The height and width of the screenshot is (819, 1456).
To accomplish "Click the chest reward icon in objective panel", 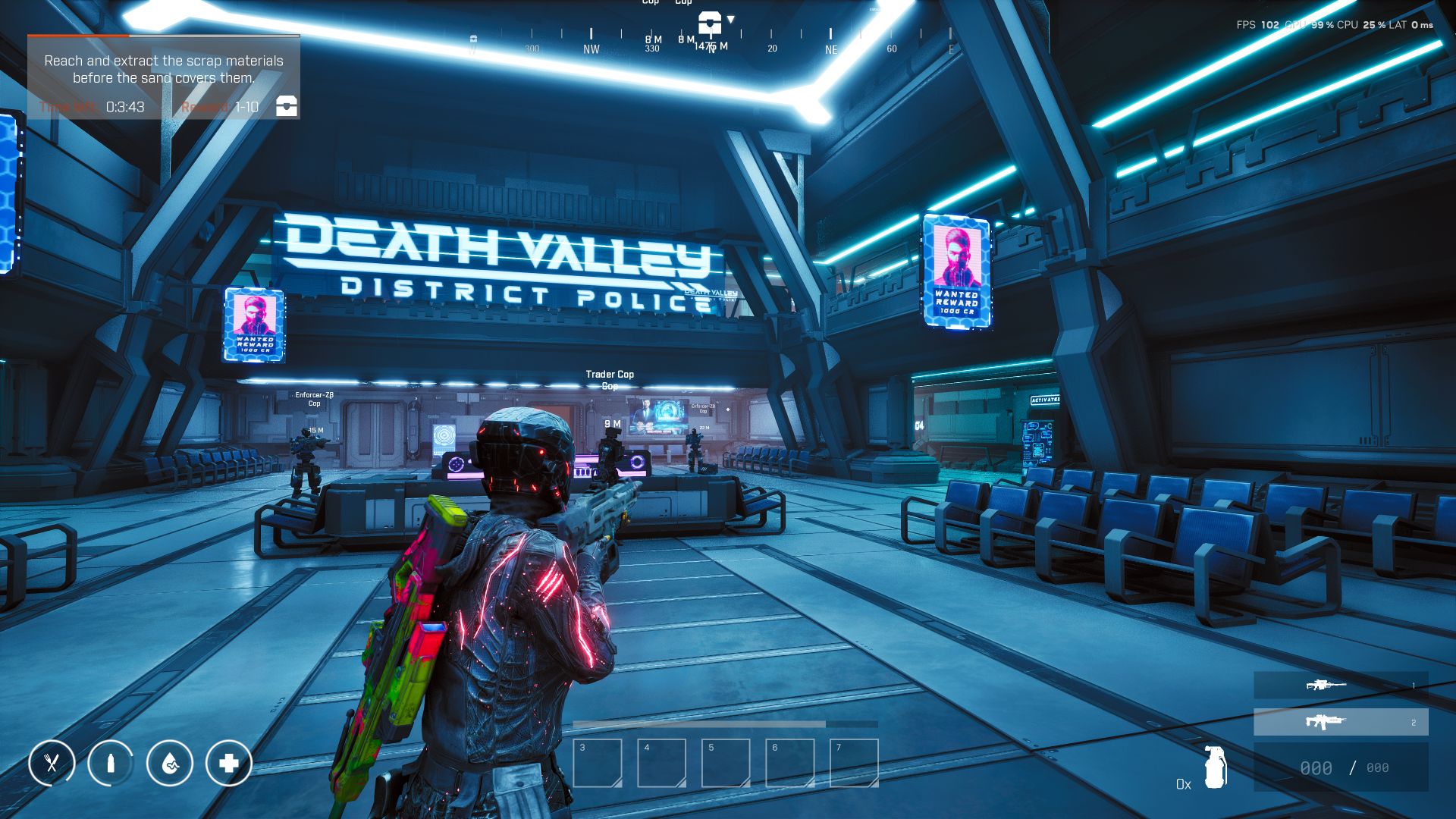I will [286, 105].
